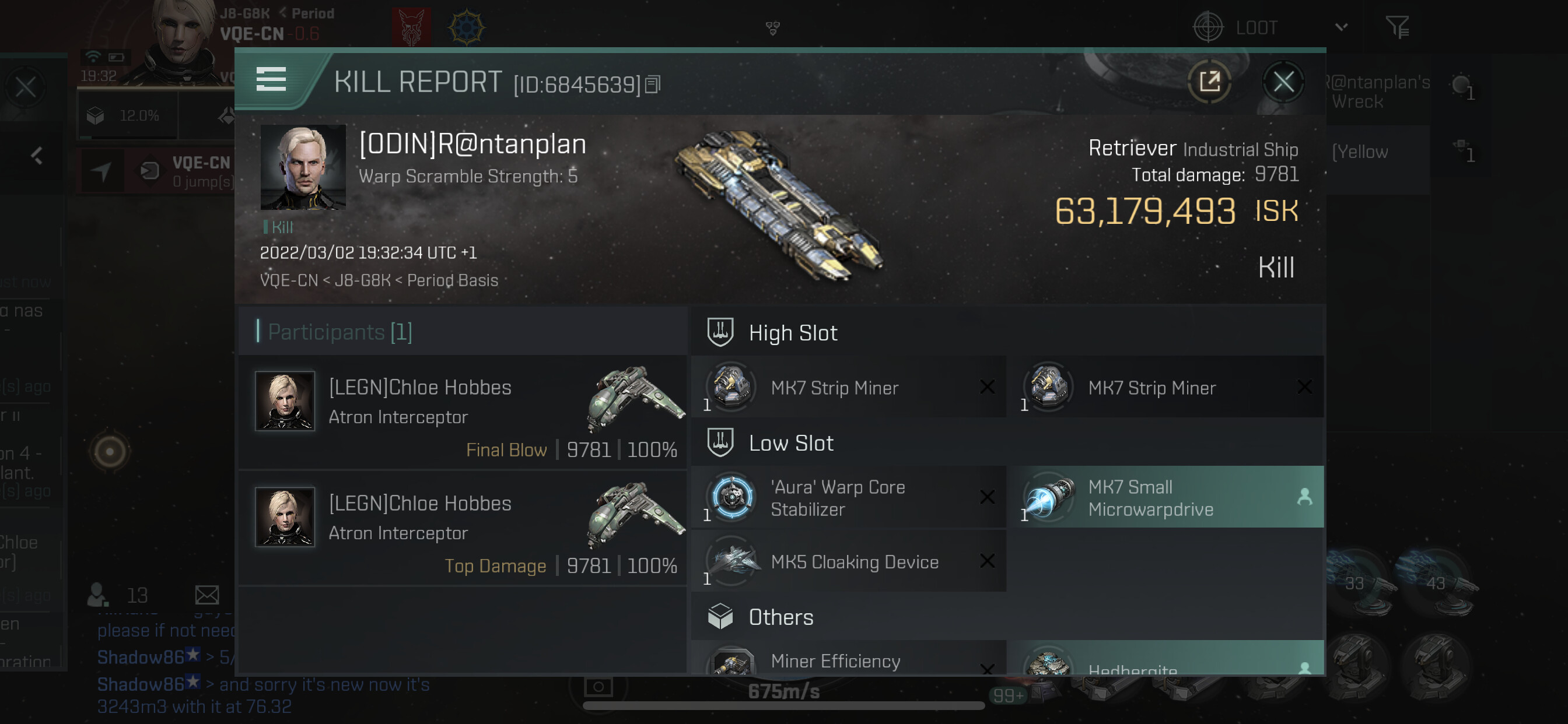Open the cargo hold 12.0% indicator

coord(127,115)
